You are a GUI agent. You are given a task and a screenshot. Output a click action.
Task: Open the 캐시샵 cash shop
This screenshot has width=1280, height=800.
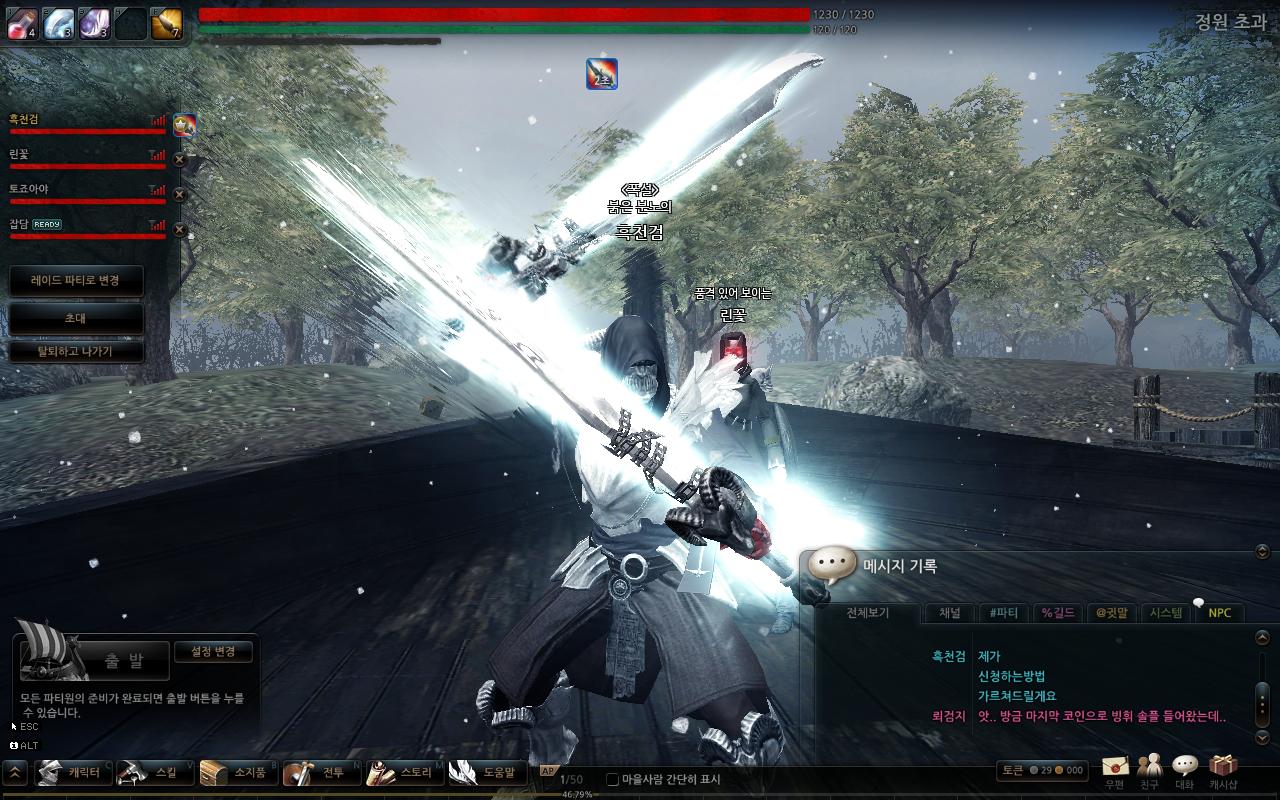click(x=1222, y=769)
